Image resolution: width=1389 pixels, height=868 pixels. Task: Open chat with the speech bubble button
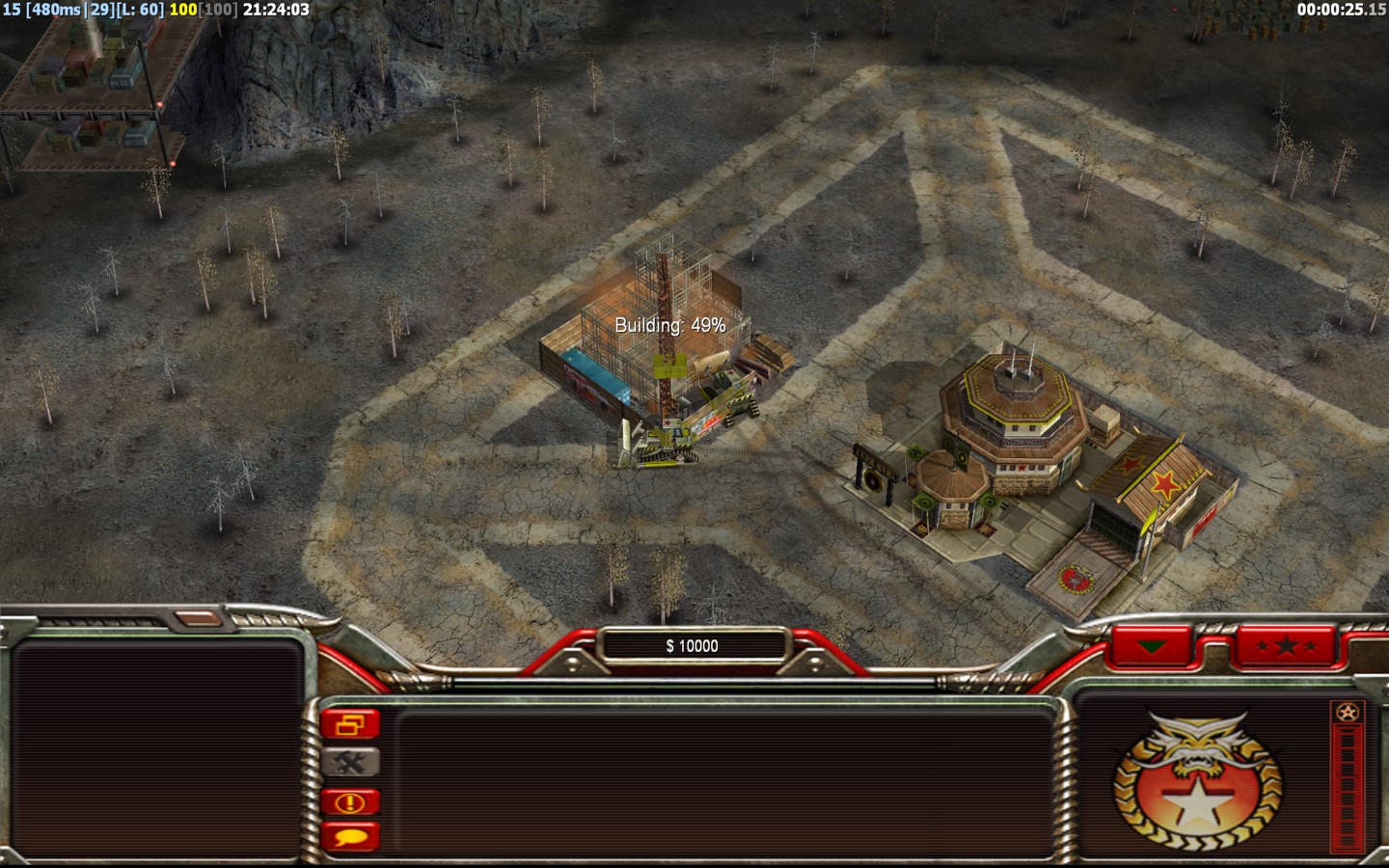(x=350, y=837)
